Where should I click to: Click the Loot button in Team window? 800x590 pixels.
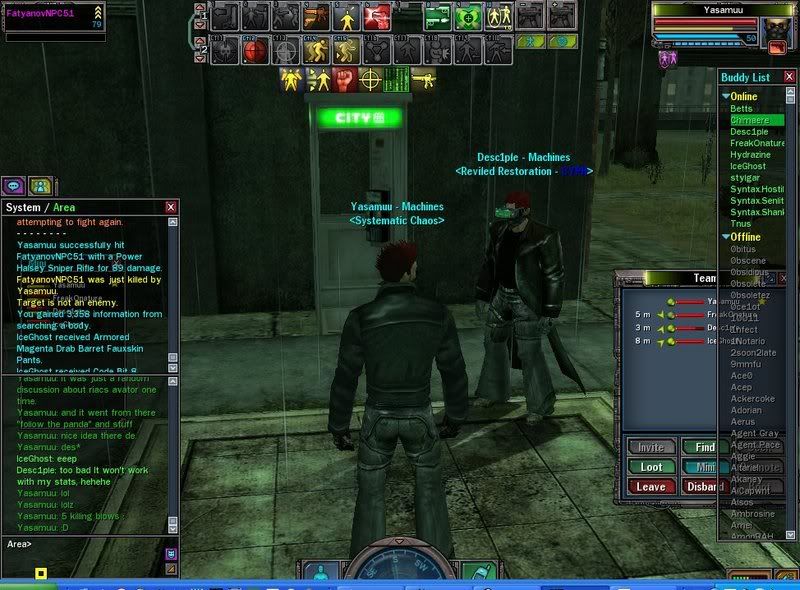[650, 467]
